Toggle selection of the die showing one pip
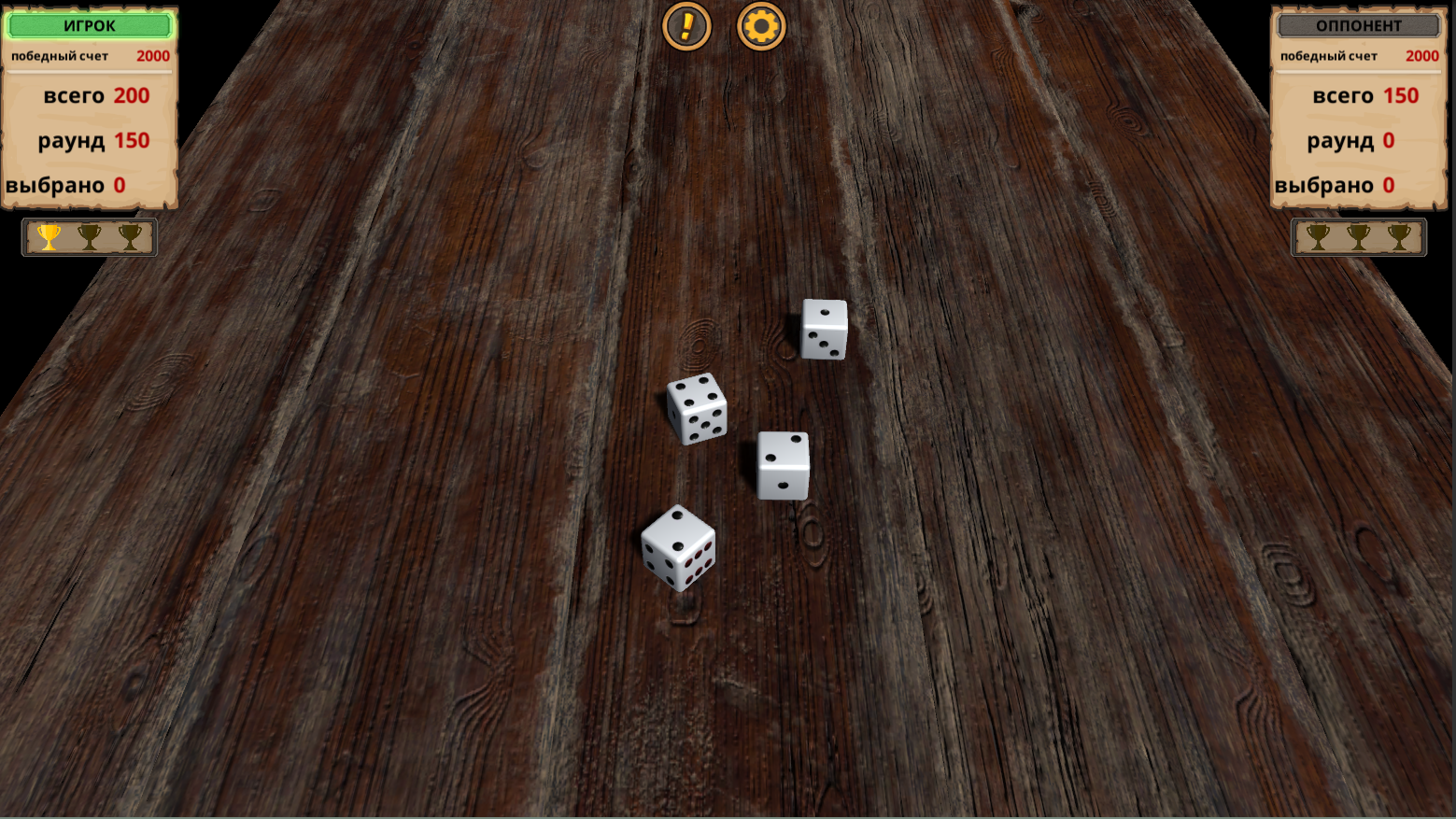Image resolution: width=1456 pixels, height=819 pixels. 825,329
